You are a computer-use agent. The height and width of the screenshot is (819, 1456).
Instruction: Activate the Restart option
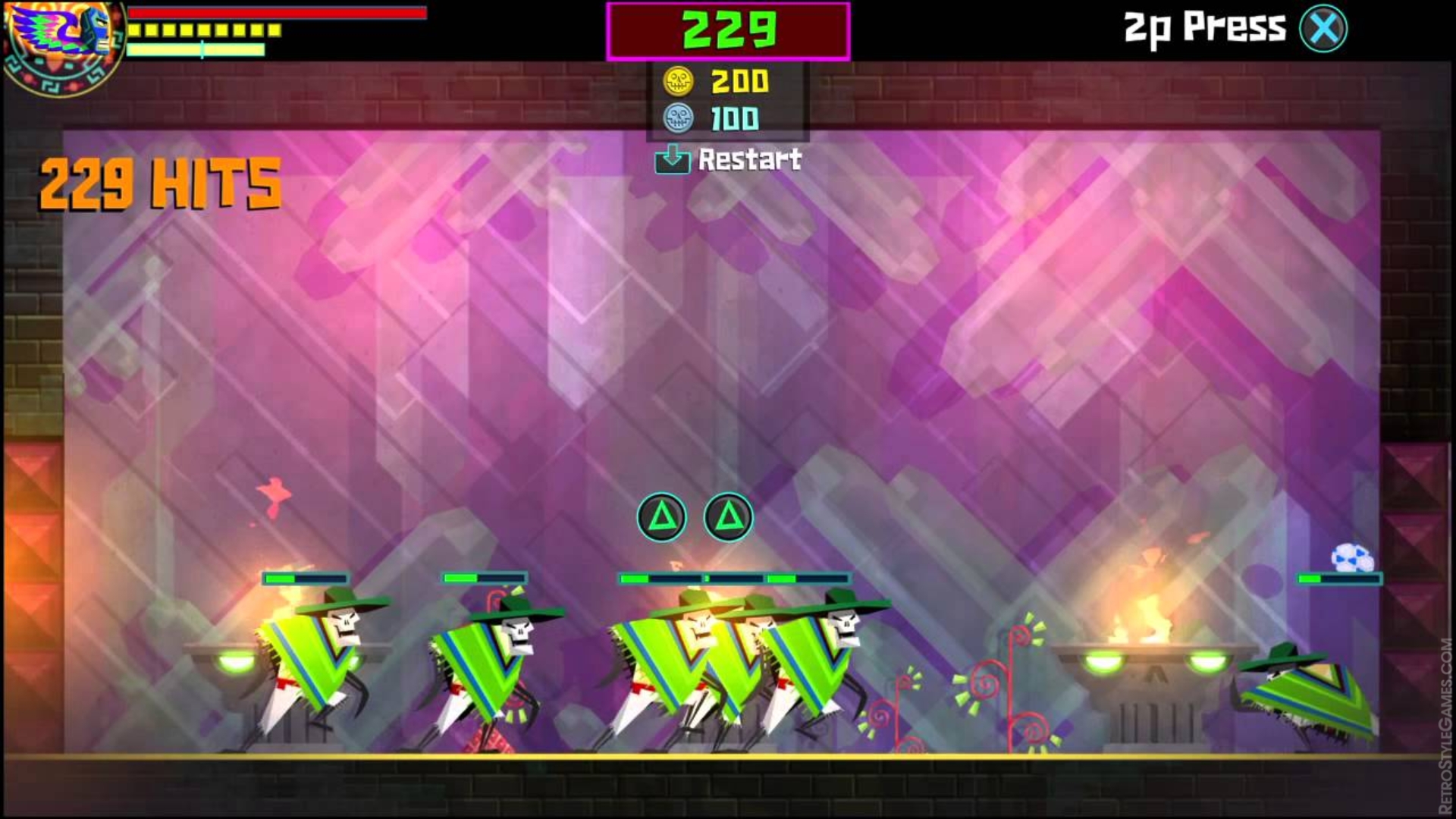coord(728,160)
